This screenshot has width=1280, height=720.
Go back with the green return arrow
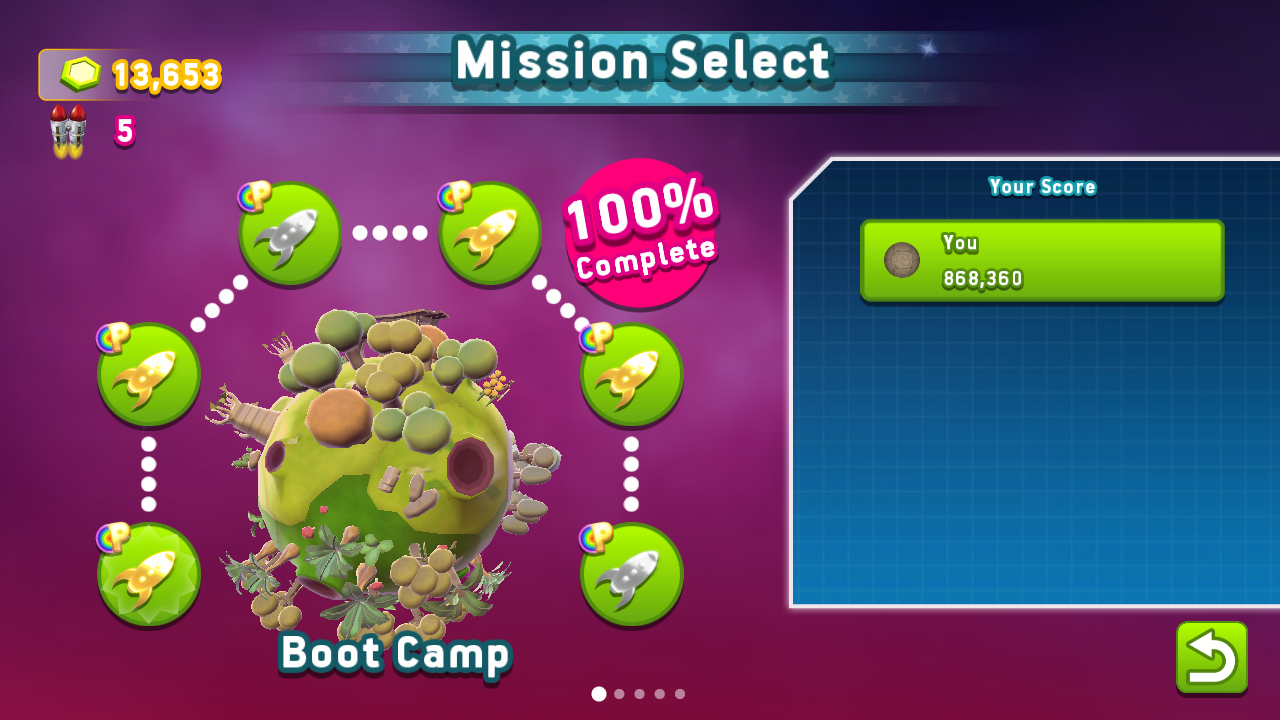[x=1211, y=657]
